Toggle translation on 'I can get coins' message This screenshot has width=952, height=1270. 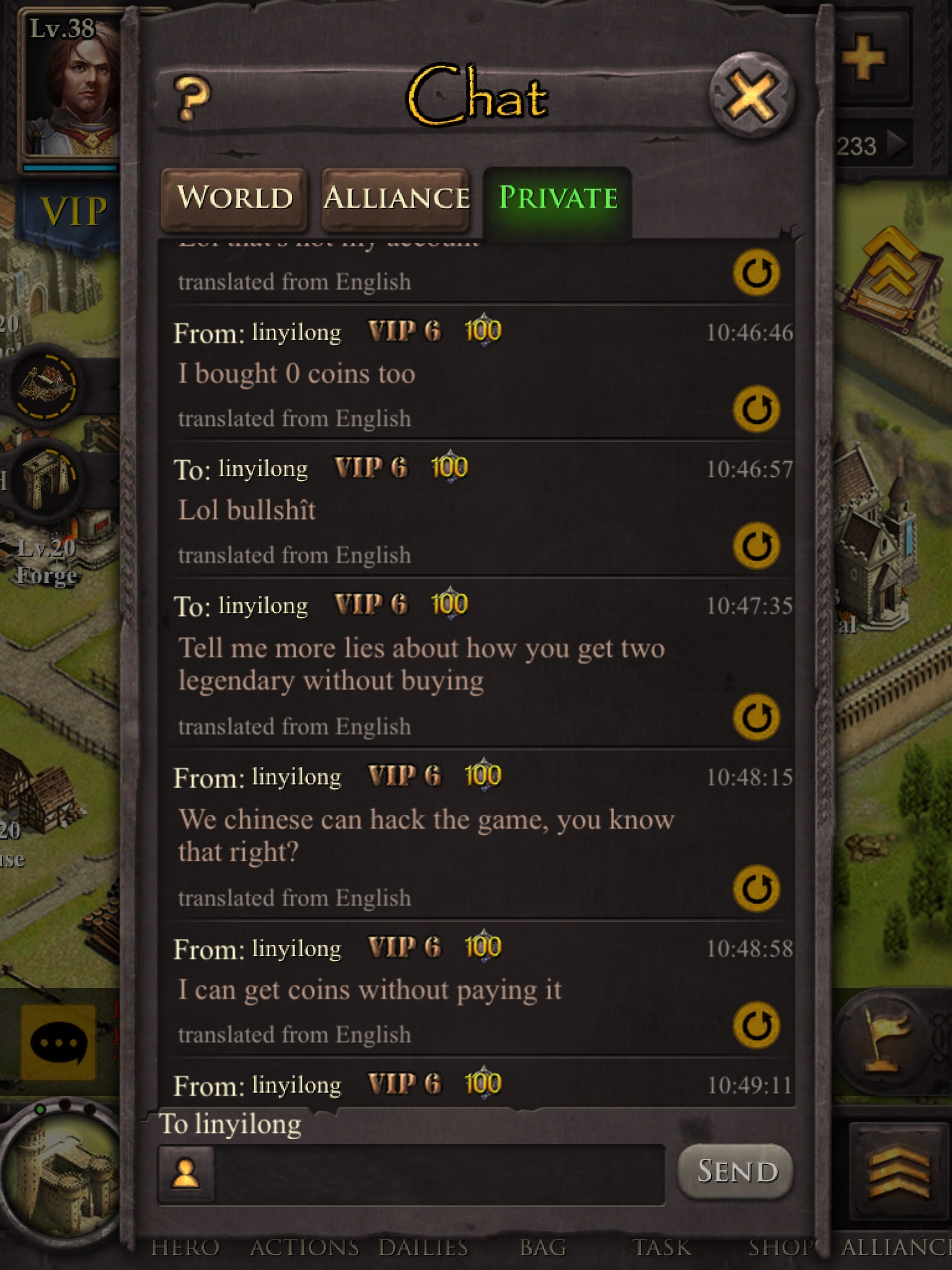756,1025
